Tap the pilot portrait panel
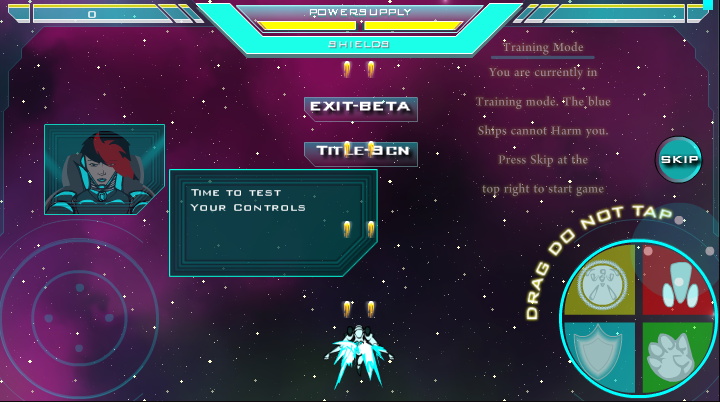Screen dimensions: 720x402 coord(104,169)
